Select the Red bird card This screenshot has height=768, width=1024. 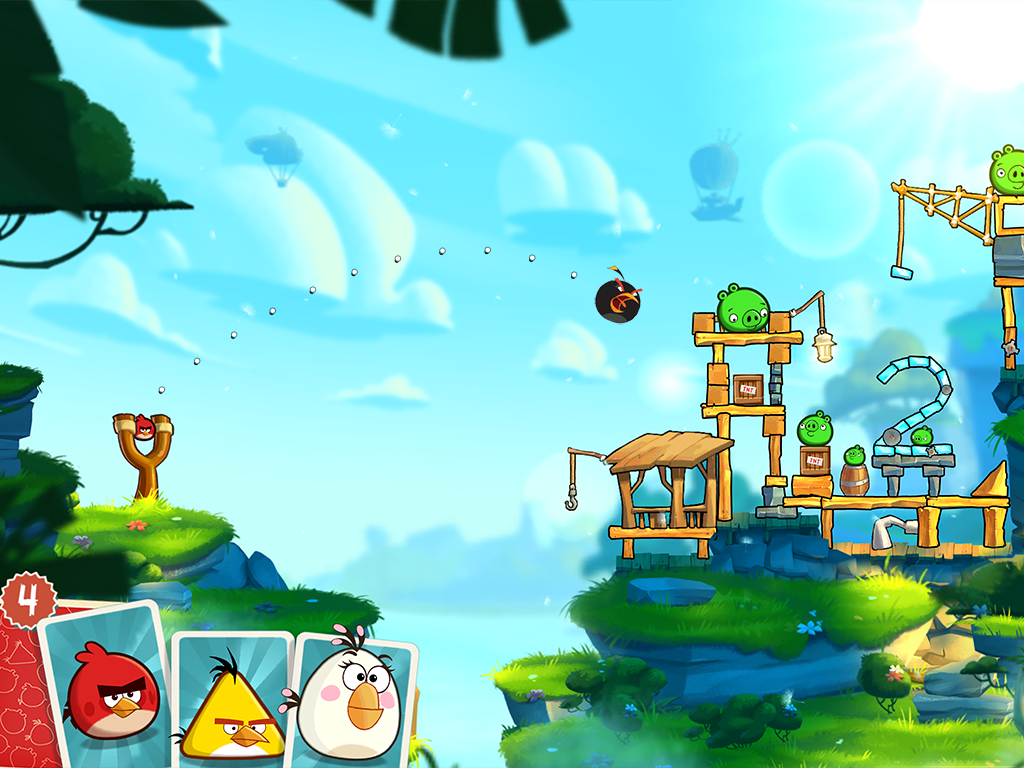coord(108,690)
